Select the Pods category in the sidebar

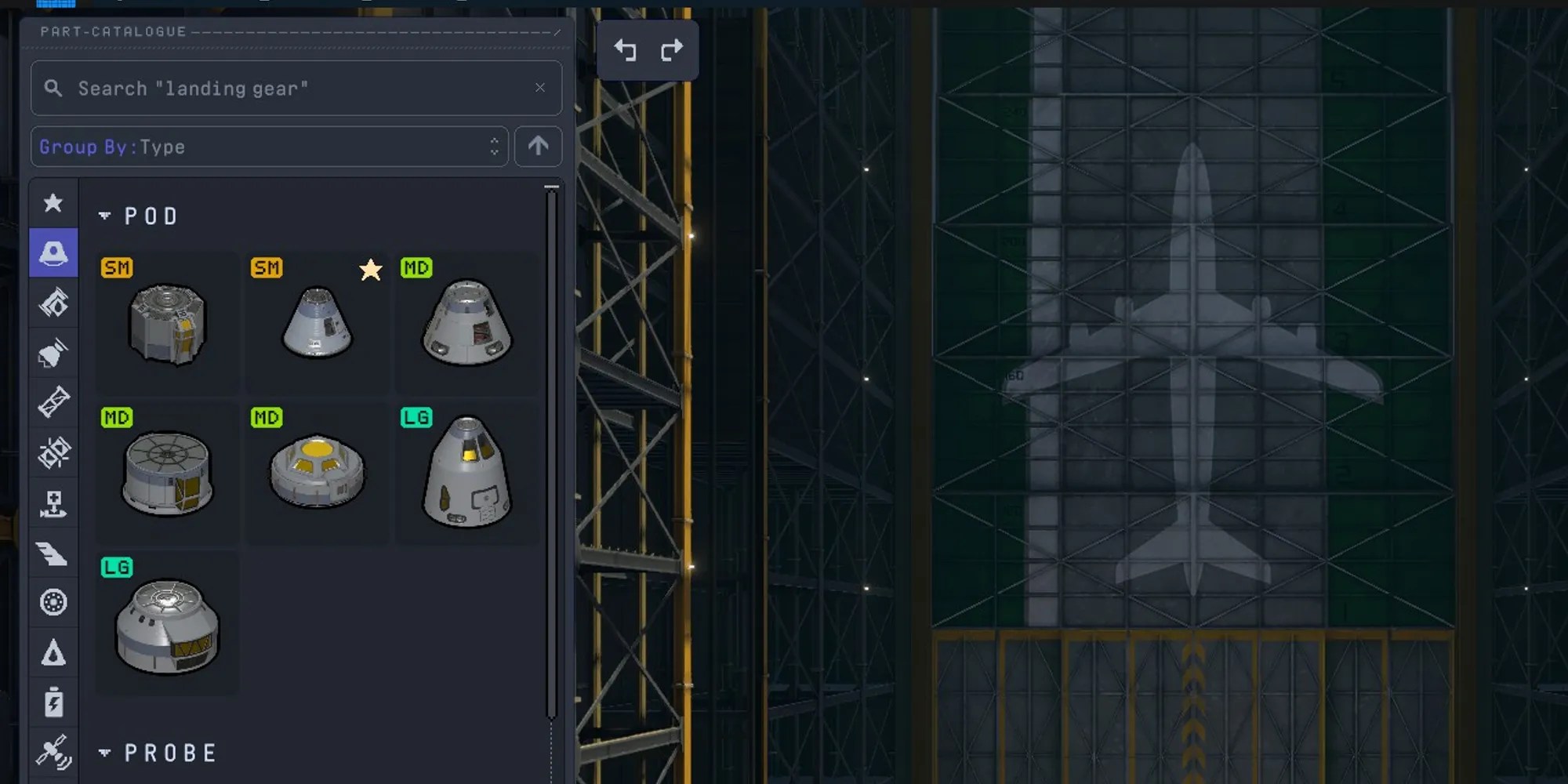(x=53, y=253)
